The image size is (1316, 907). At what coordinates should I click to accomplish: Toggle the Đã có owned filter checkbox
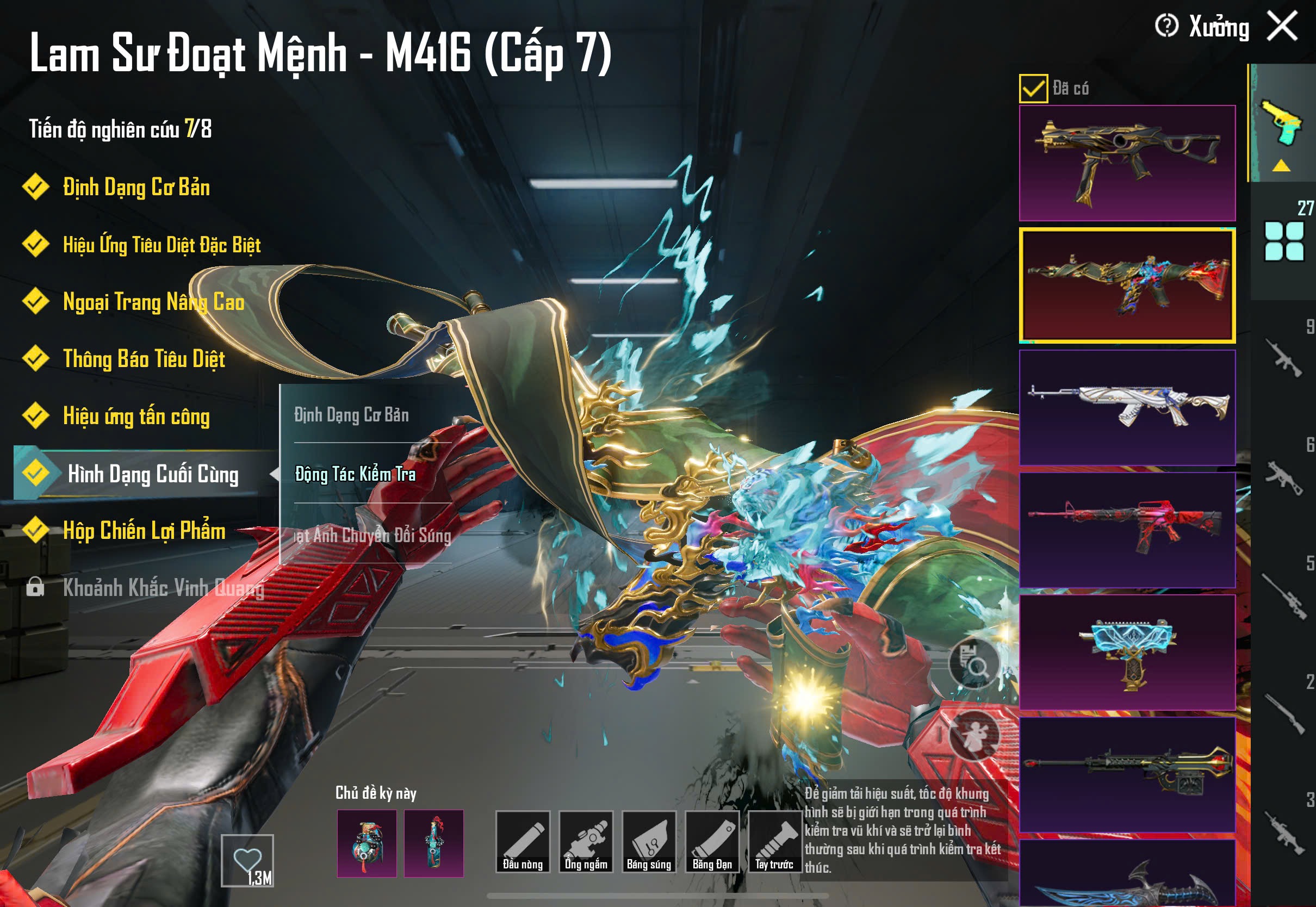coord(1033,89)
